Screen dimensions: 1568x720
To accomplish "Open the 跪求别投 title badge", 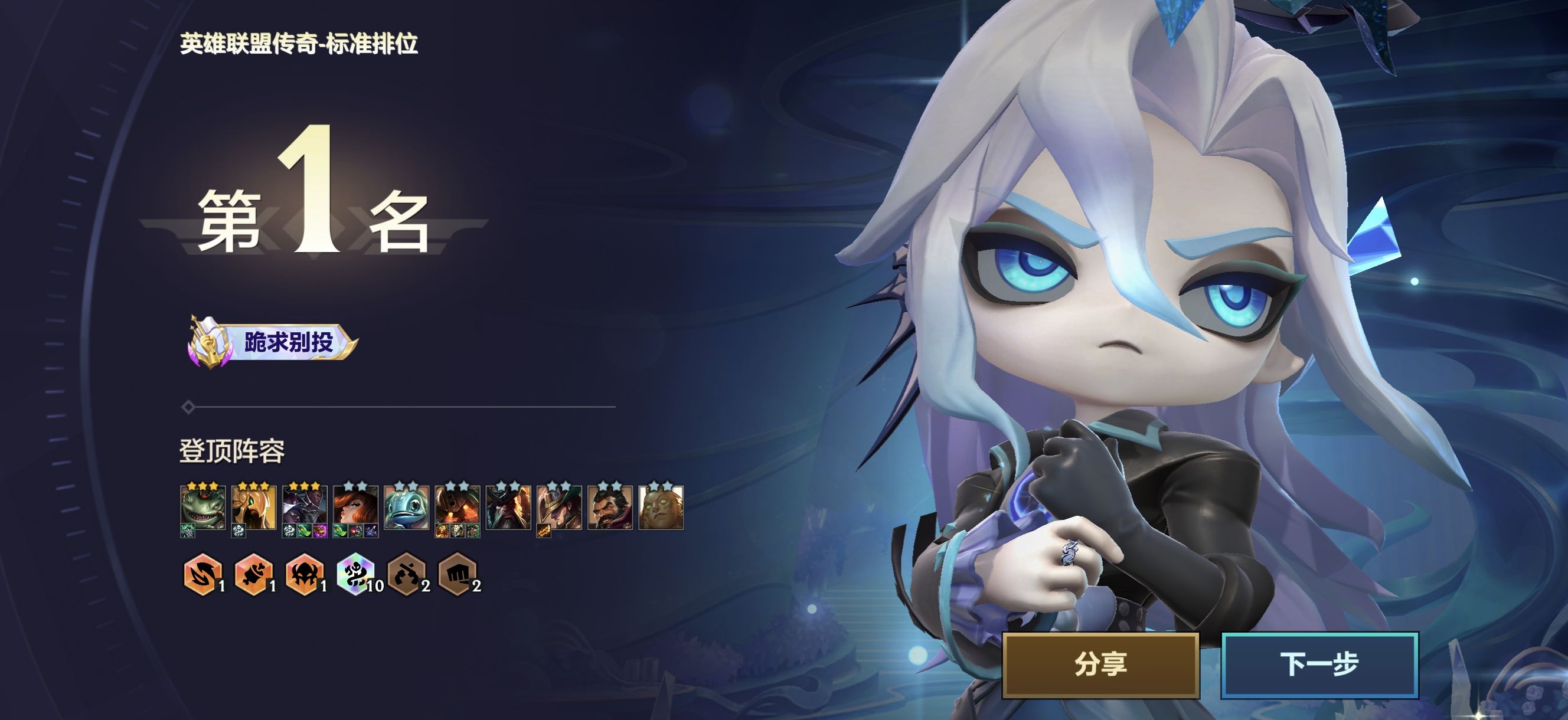I will [x=272, y=342].
